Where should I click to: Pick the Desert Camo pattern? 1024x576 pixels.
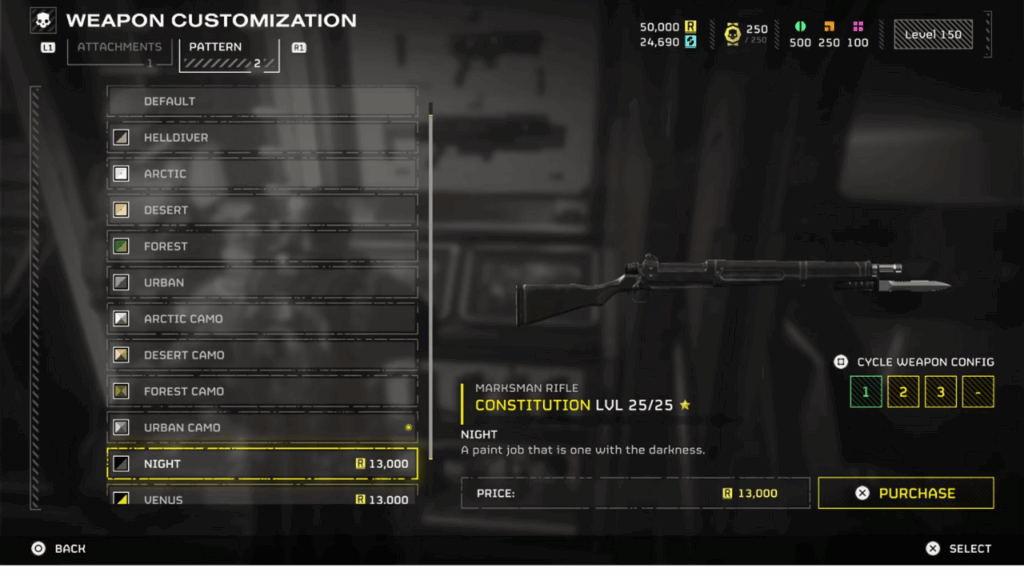(x=262, y=355)
